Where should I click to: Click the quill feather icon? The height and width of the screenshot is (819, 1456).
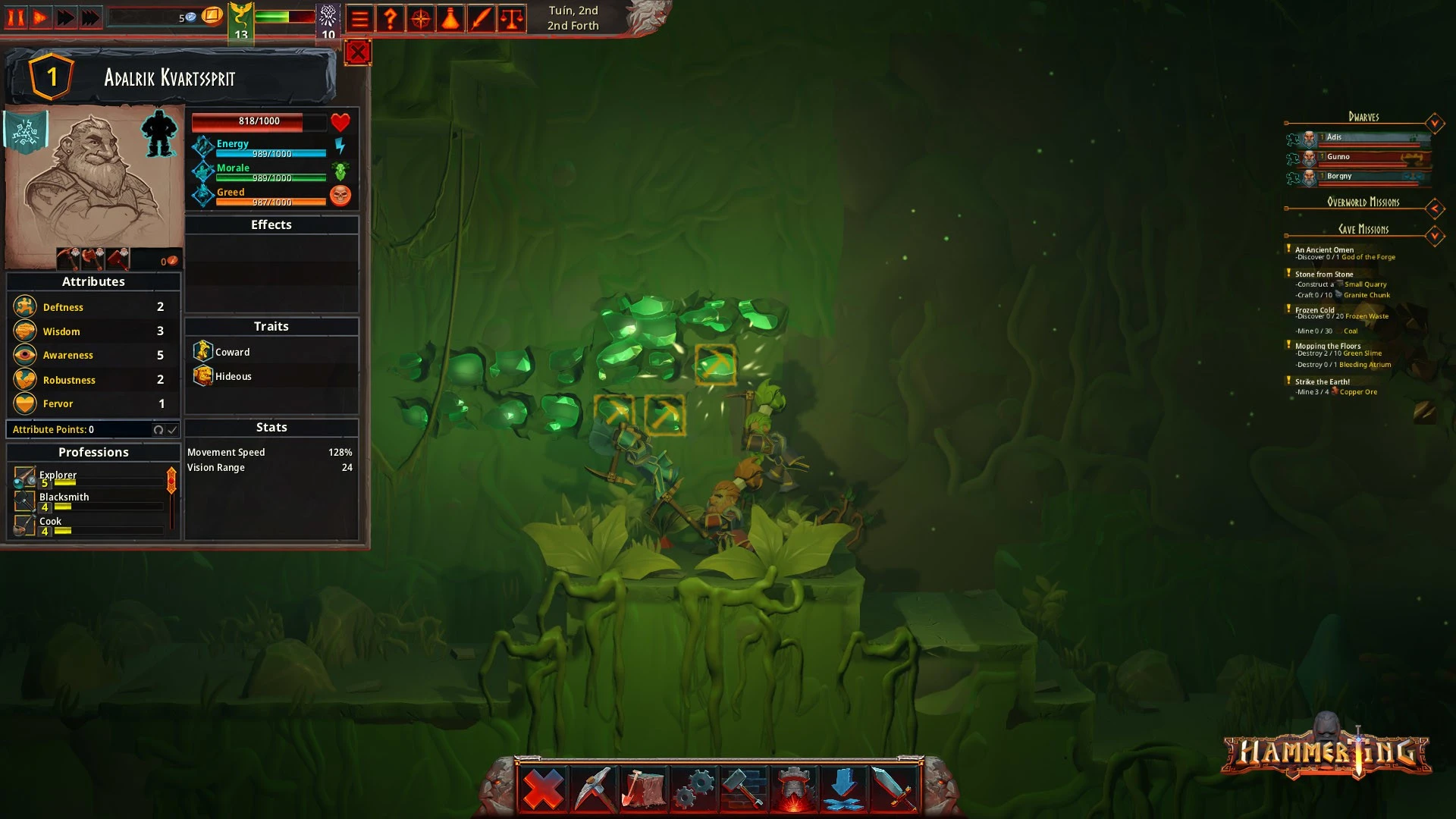482,19
